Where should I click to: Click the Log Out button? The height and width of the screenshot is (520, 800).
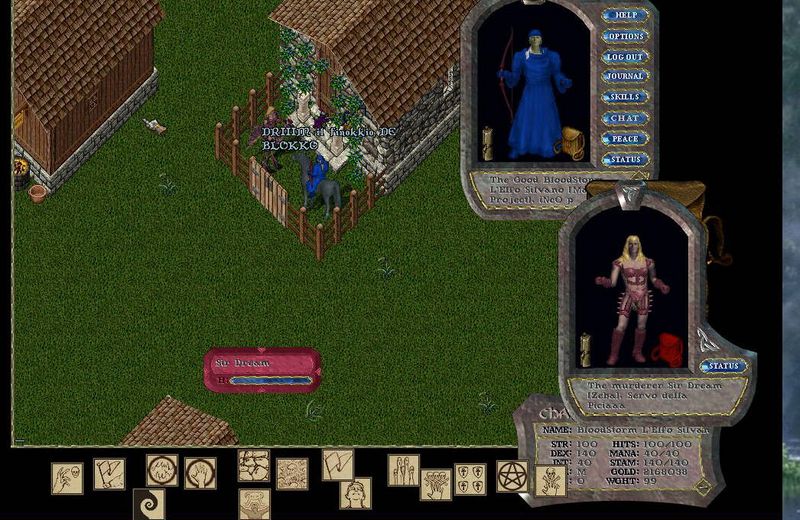click(x=625, y=57)
